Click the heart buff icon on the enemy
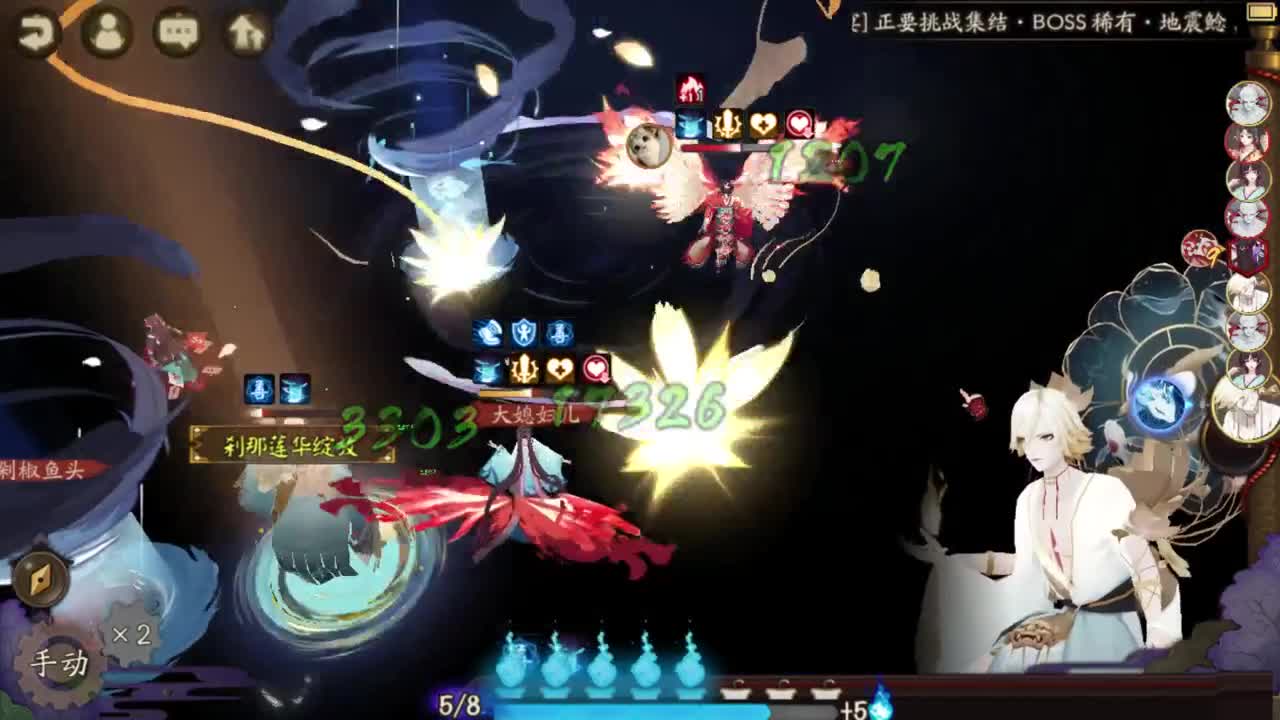 pyautogui.click(x=762, y=122)
